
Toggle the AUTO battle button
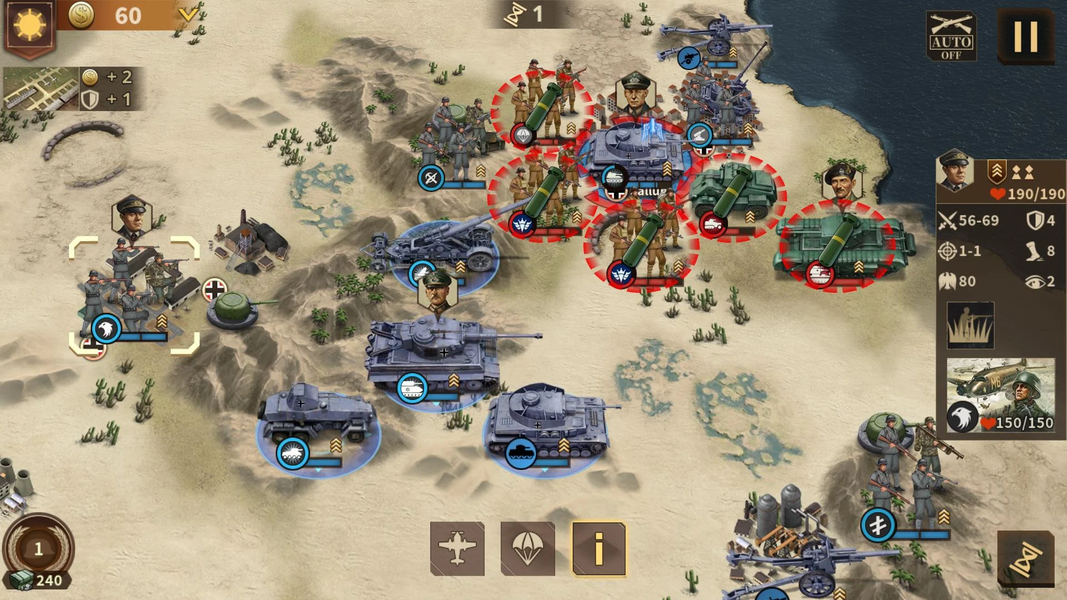951,36
